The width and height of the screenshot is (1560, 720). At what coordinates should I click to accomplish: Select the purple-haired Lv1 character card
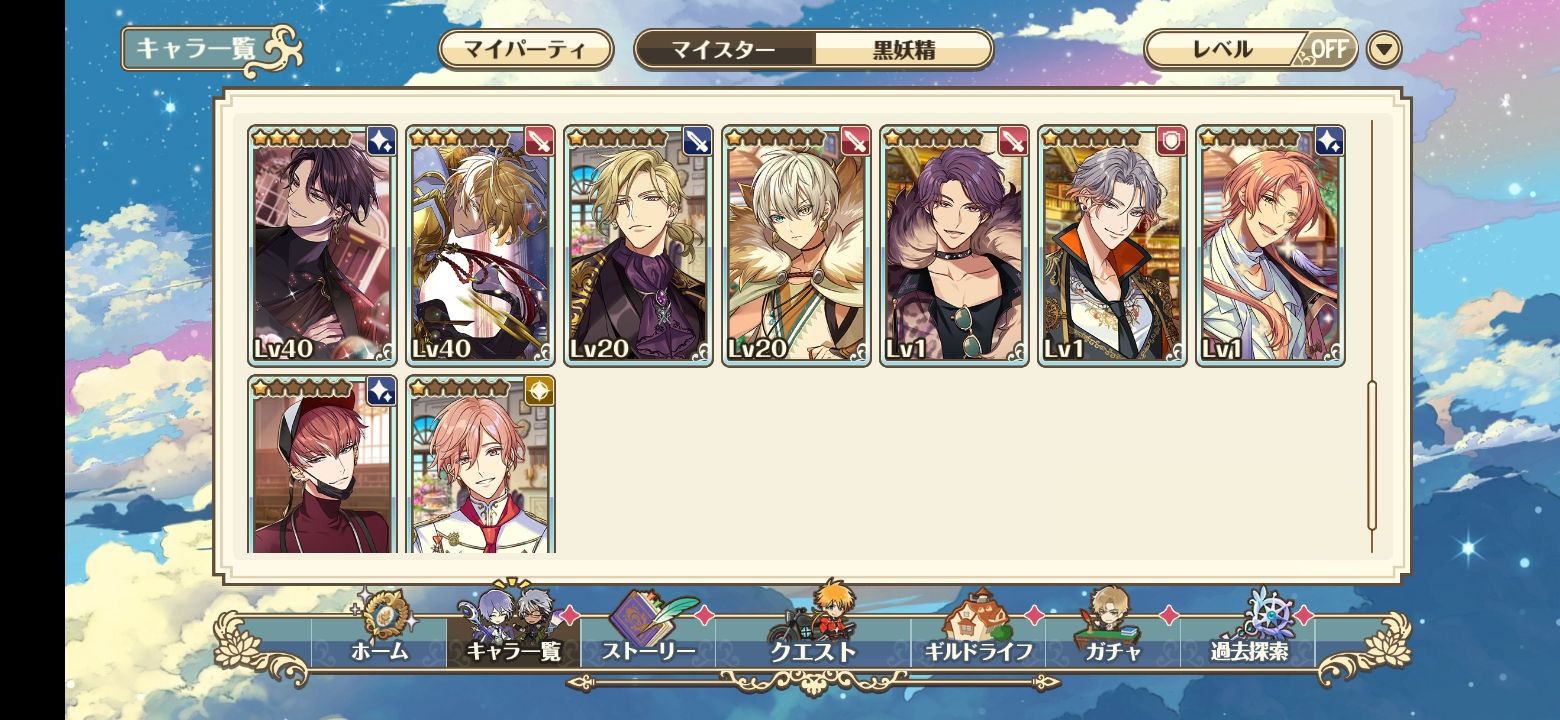click(955, 245)
